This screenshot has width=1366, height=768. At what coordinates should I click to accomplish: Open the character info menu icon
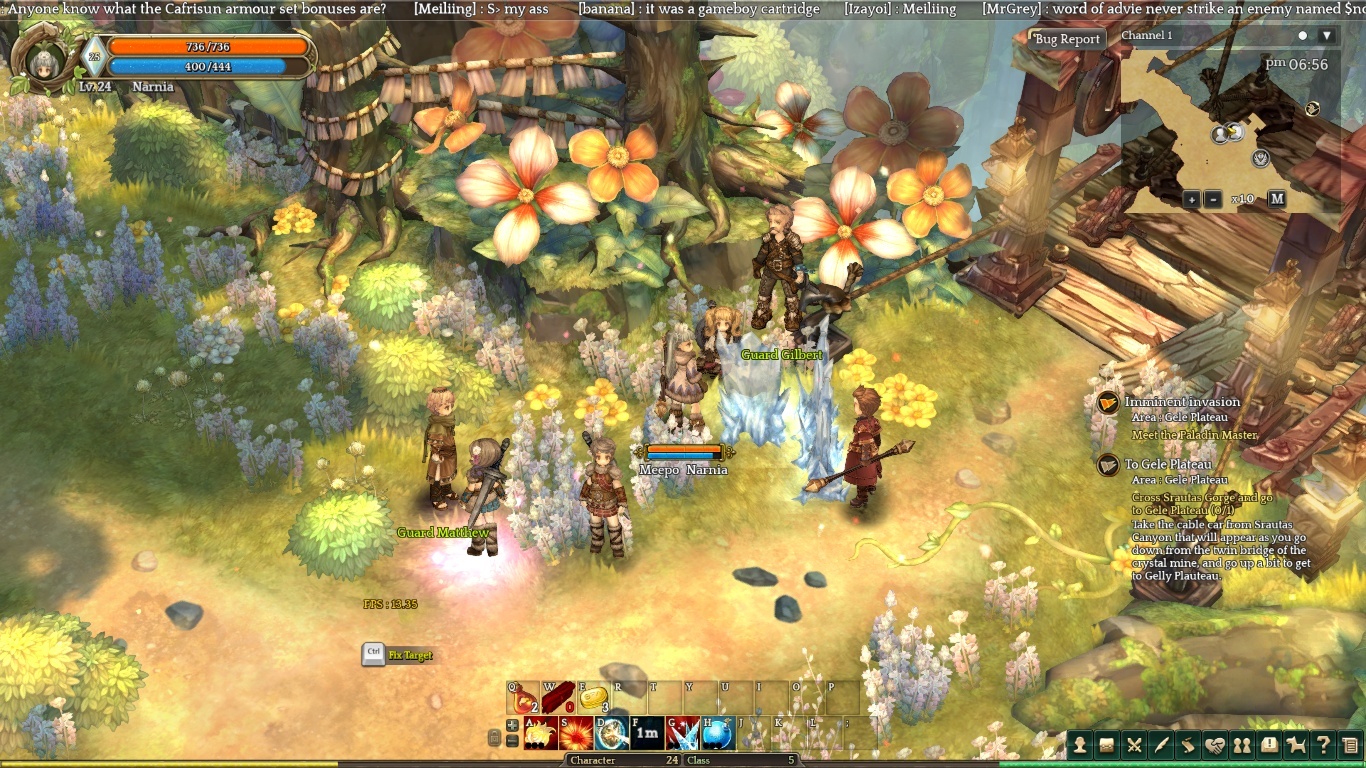coord(1080,745)
